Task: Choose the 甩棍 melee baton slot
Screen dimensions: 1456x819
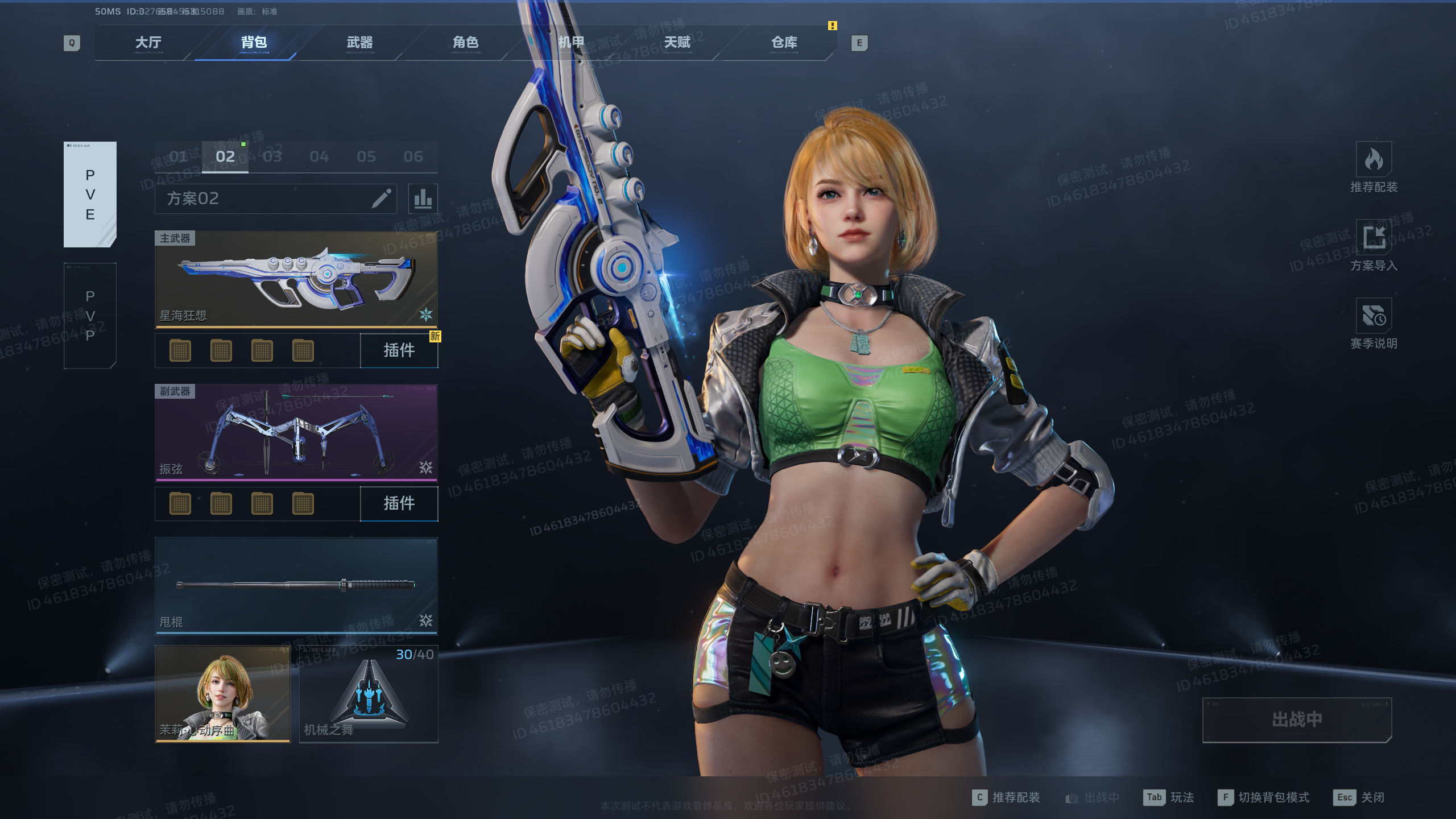Action: click(296, 586)
